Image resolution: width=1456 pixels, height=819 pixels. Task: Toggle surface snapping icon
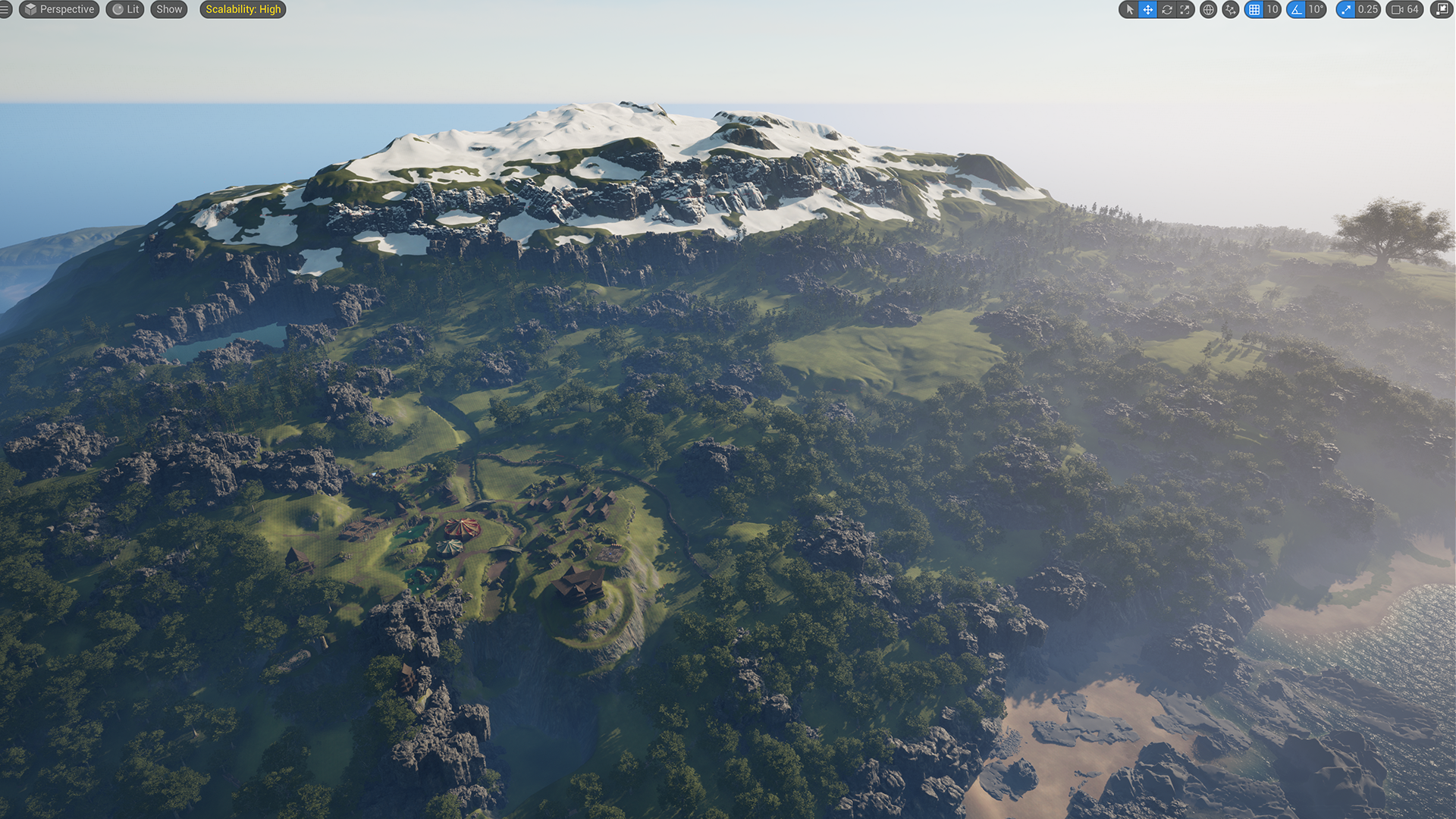tap(1231, 10)
